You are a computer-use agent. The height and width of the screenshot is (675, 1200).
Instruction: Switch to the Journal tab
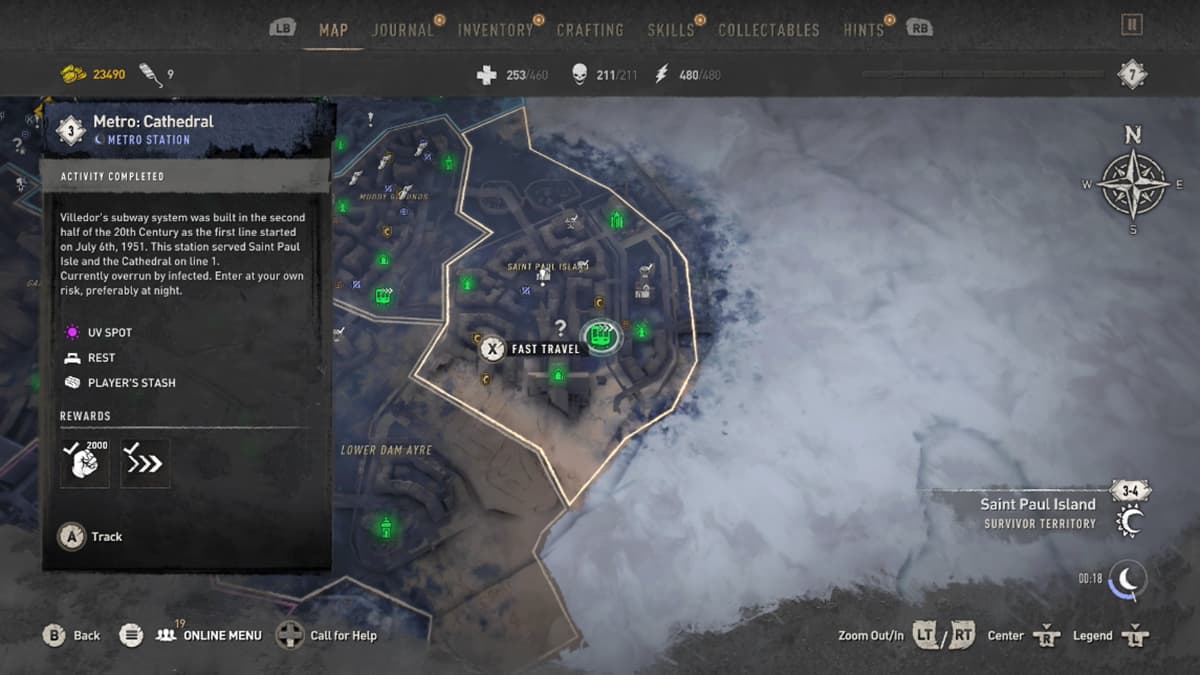click(403, 30)
